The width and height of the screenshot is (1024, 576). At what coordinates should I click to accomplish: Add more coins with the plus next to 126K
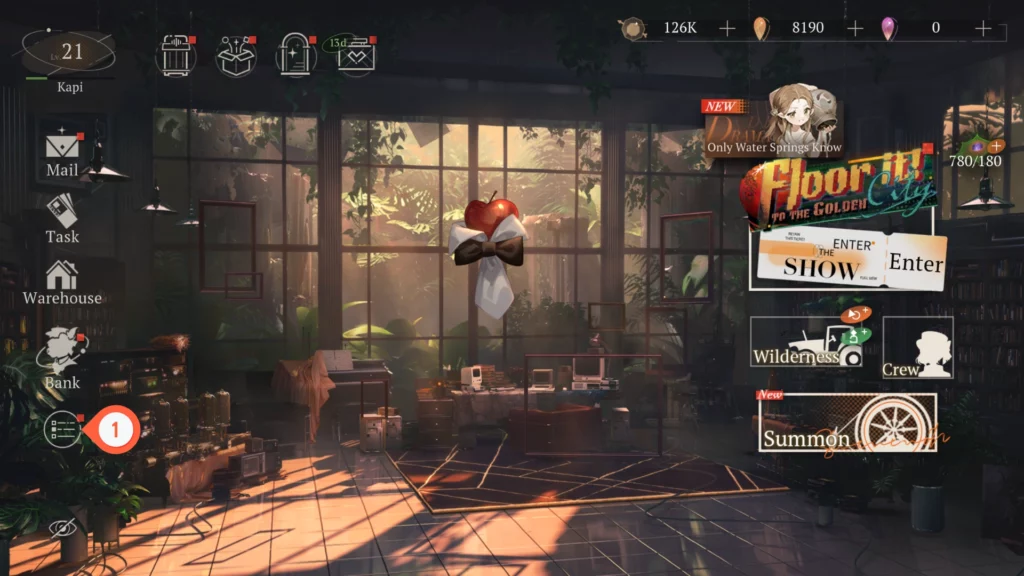727,28
